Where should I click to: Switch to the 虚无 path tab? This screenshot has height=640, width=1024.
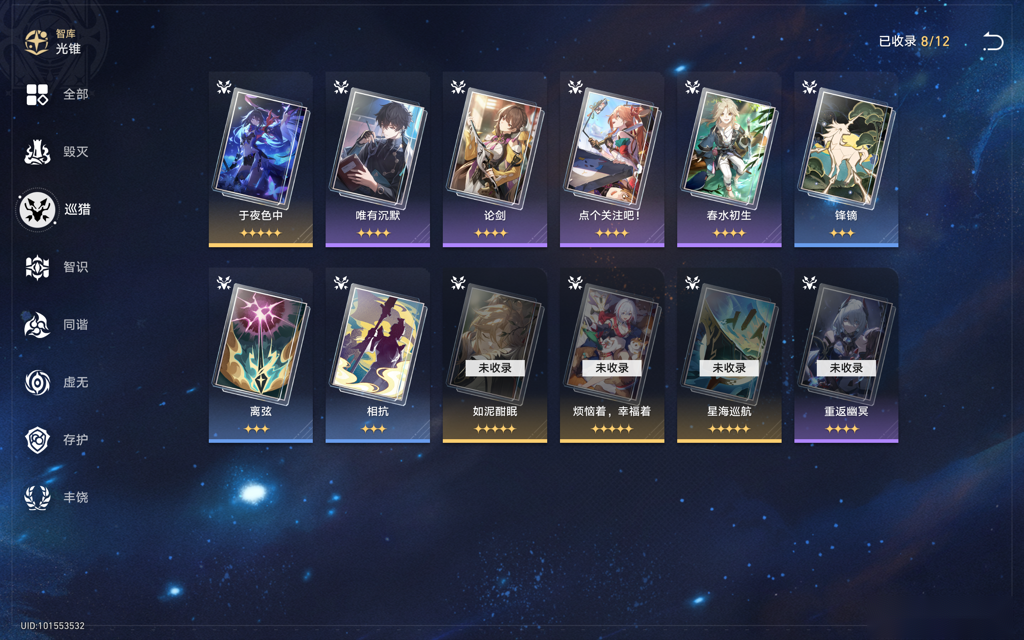click(57, 382)
